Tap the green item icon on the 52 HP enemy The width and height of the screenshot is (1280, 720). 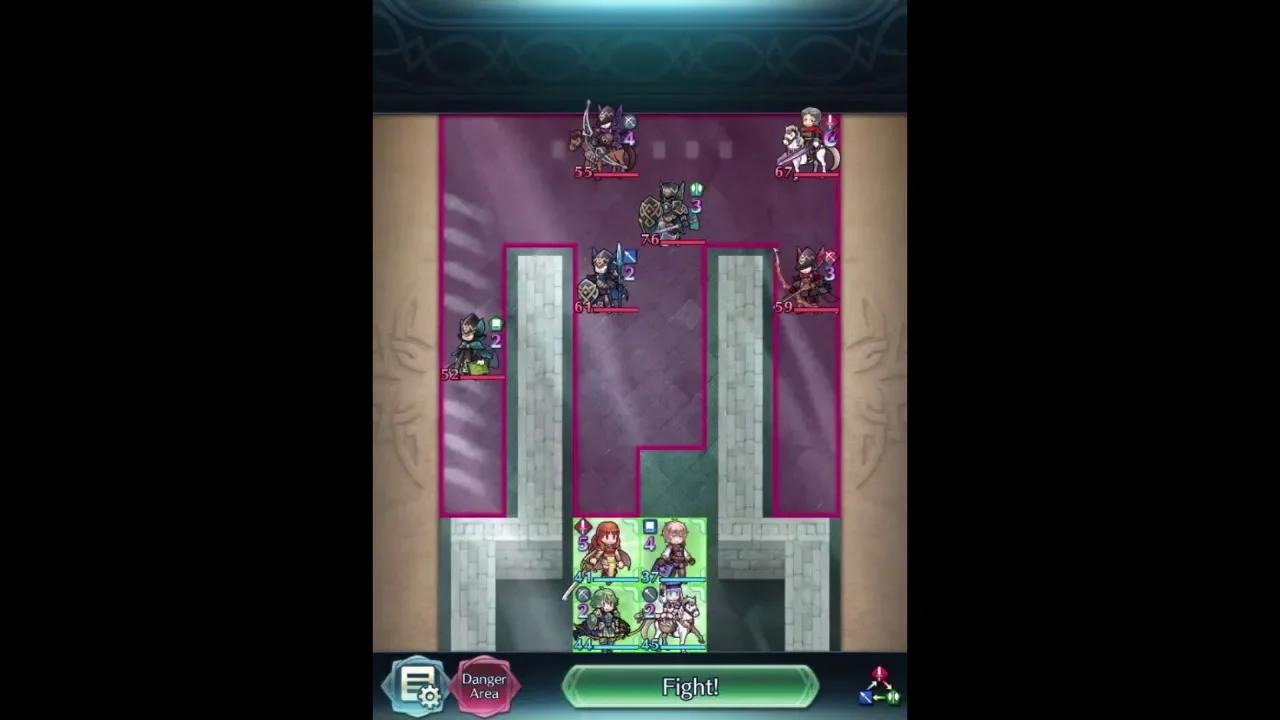click(x=496, y=322)
